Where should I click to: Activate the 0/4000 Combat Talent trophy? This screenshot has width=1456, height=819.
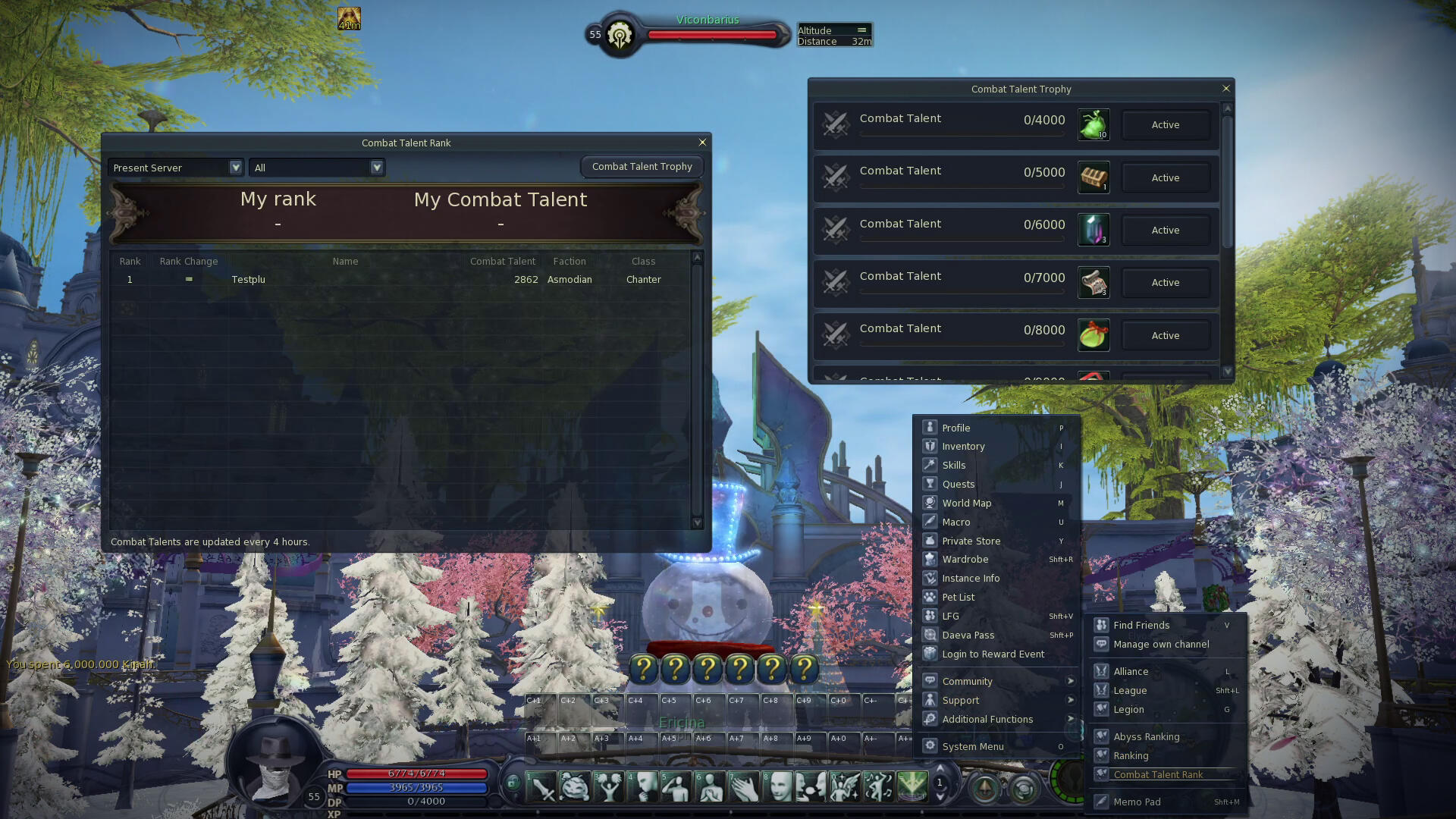pos(1165,125)
